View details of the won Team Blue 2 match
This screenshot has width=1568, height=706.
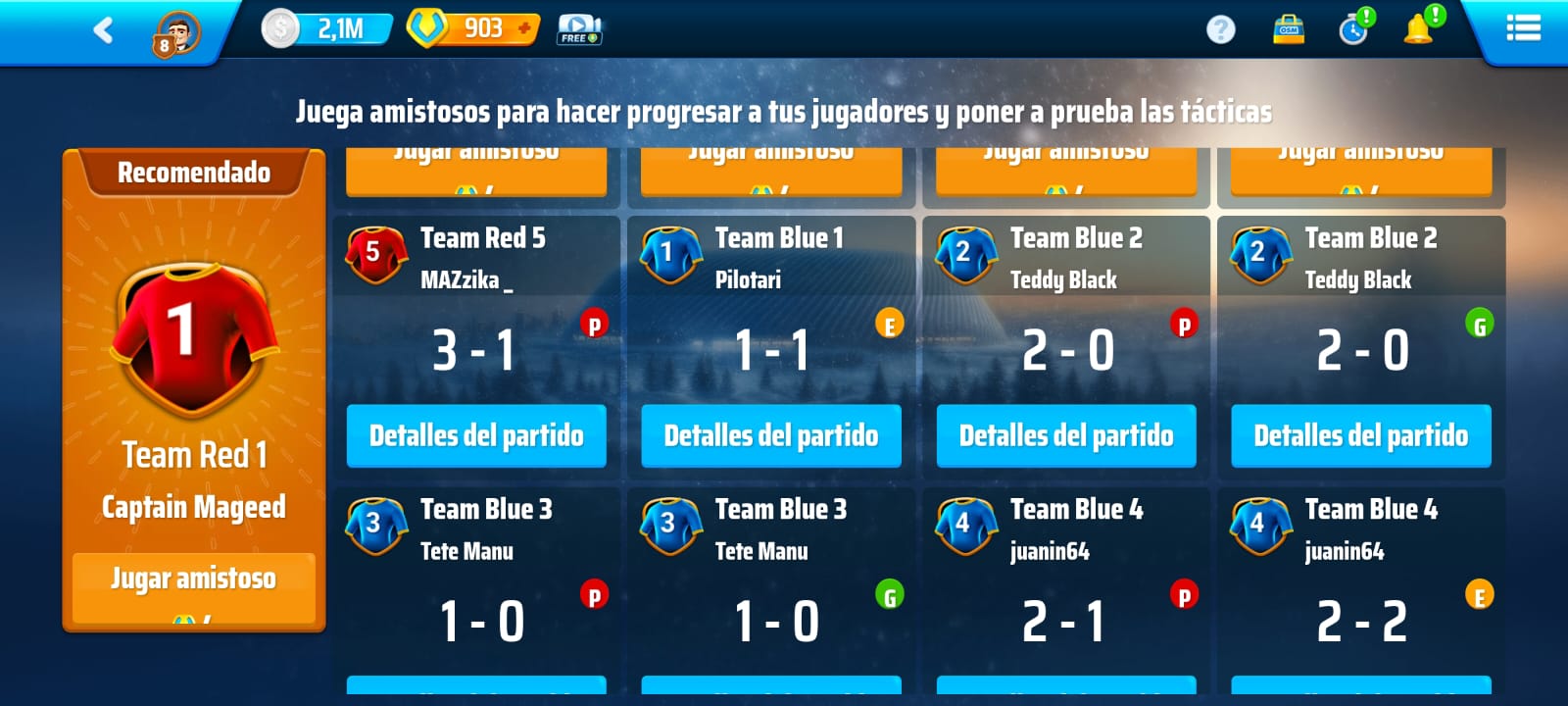pos(1361,435)
